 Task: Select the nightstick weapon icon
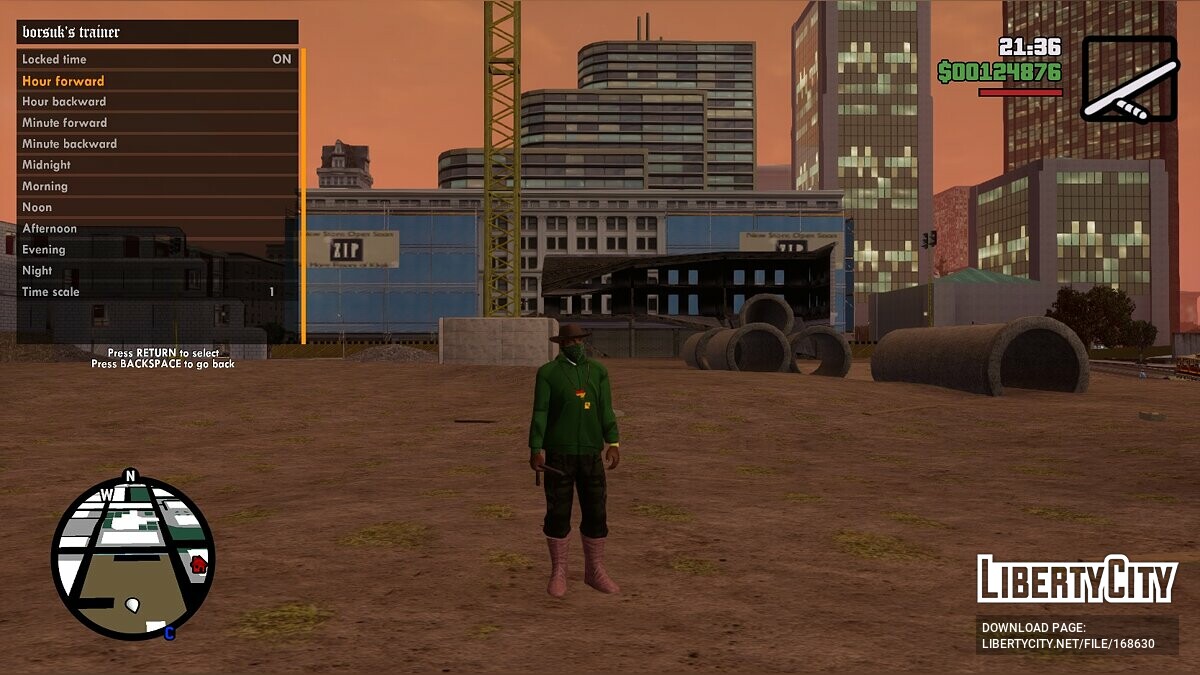pos(1129,79)
